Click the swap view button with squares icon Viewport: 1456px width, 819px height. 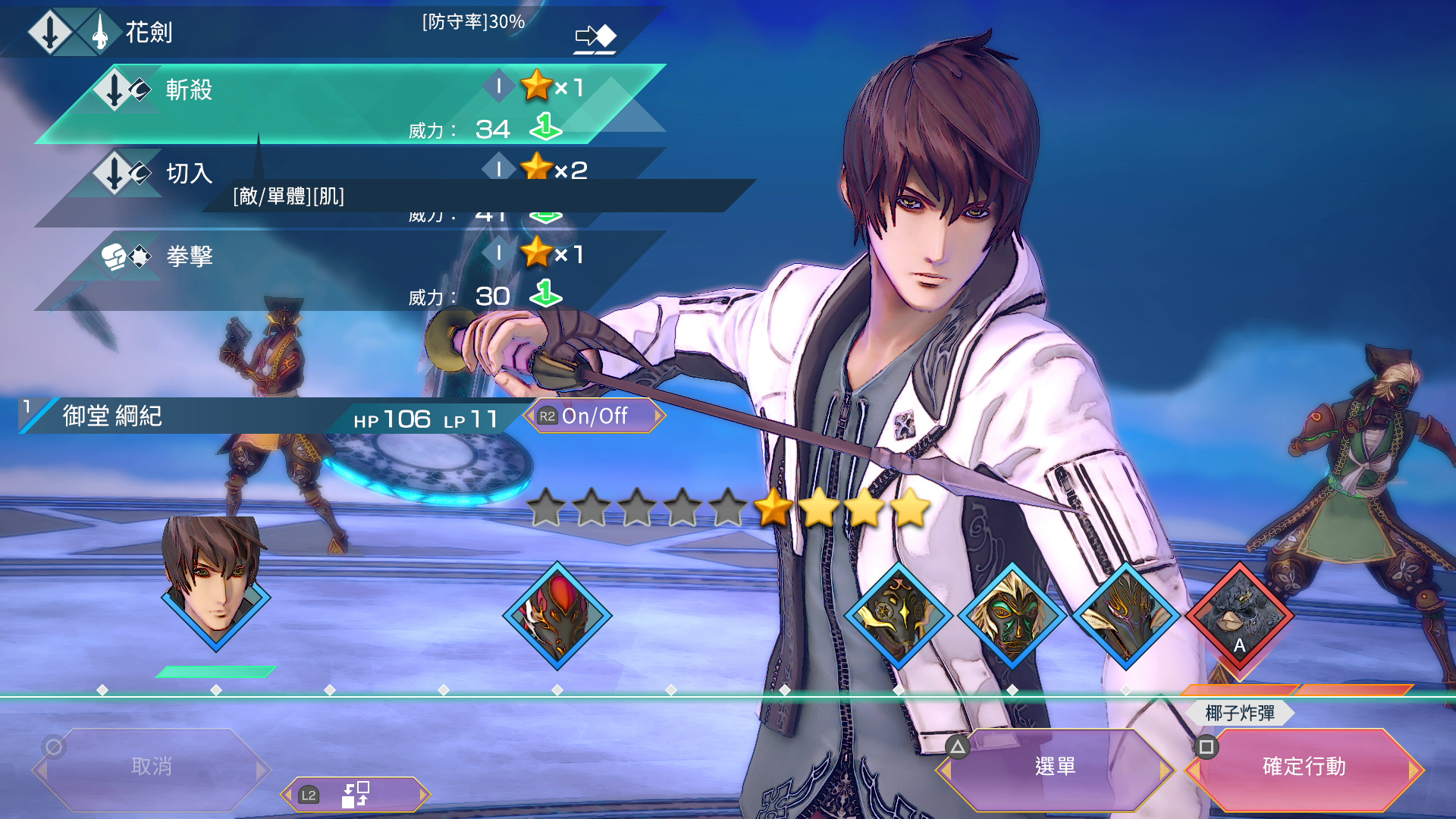(x=355, y=795)
